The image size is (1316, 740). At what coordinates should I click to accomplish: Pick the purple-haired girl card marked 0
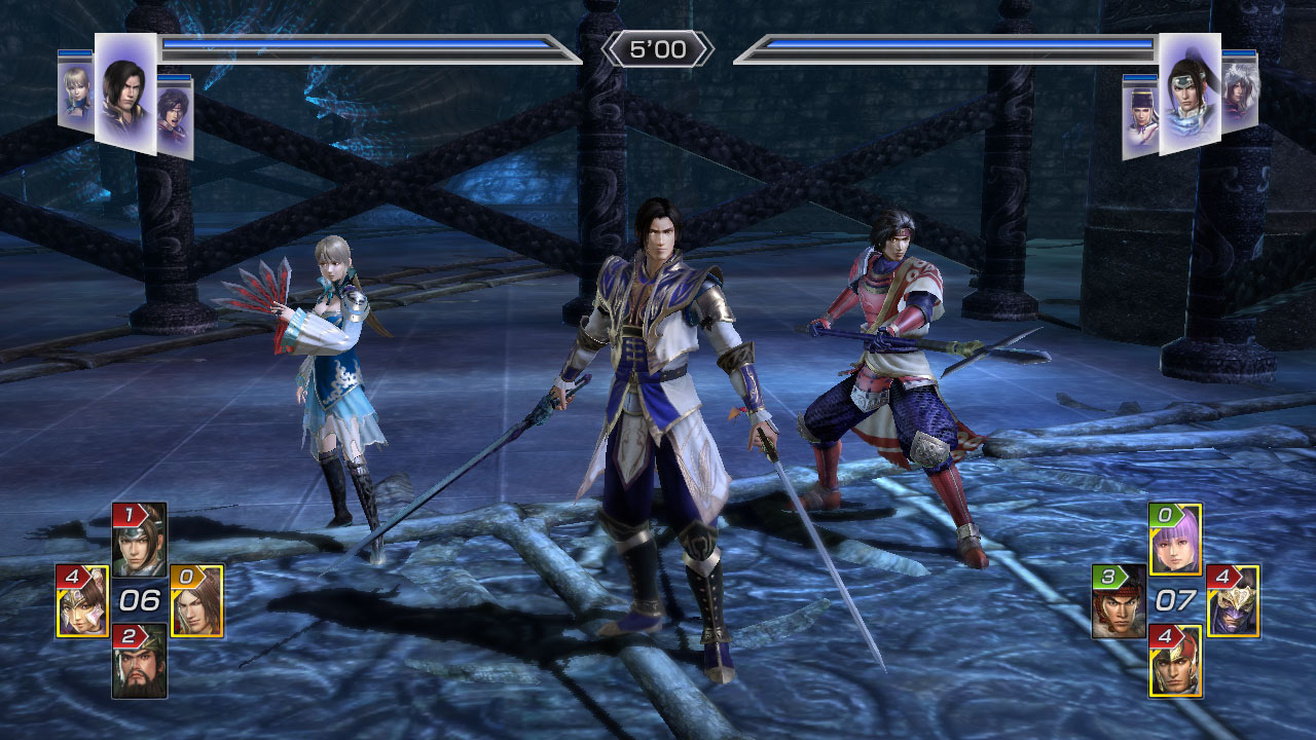1175,540
